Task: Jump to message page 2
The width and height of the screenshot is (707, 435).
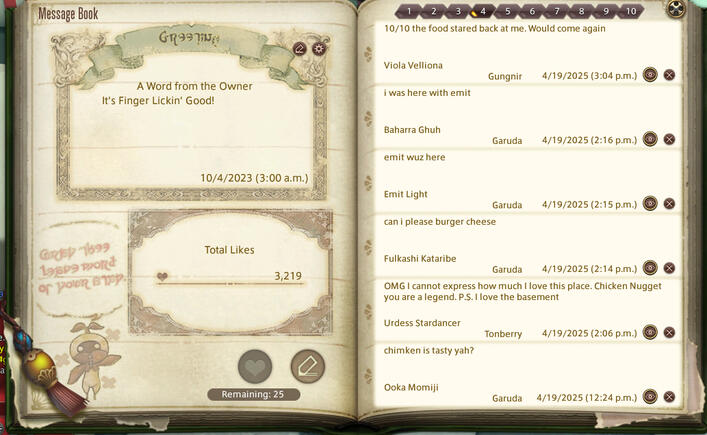Action: (x=433, y=12)
